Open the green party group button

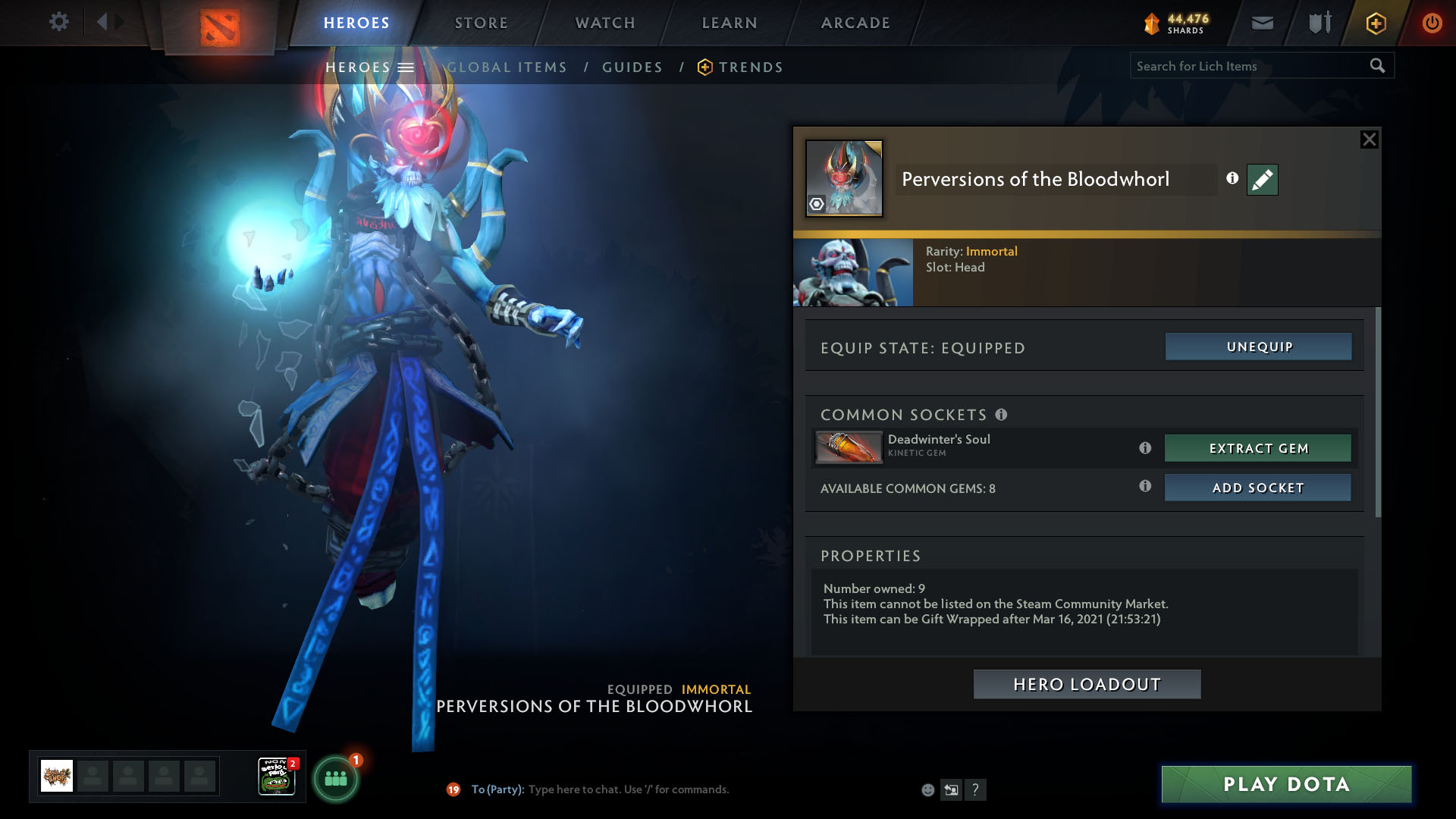[x=335, y=779]
